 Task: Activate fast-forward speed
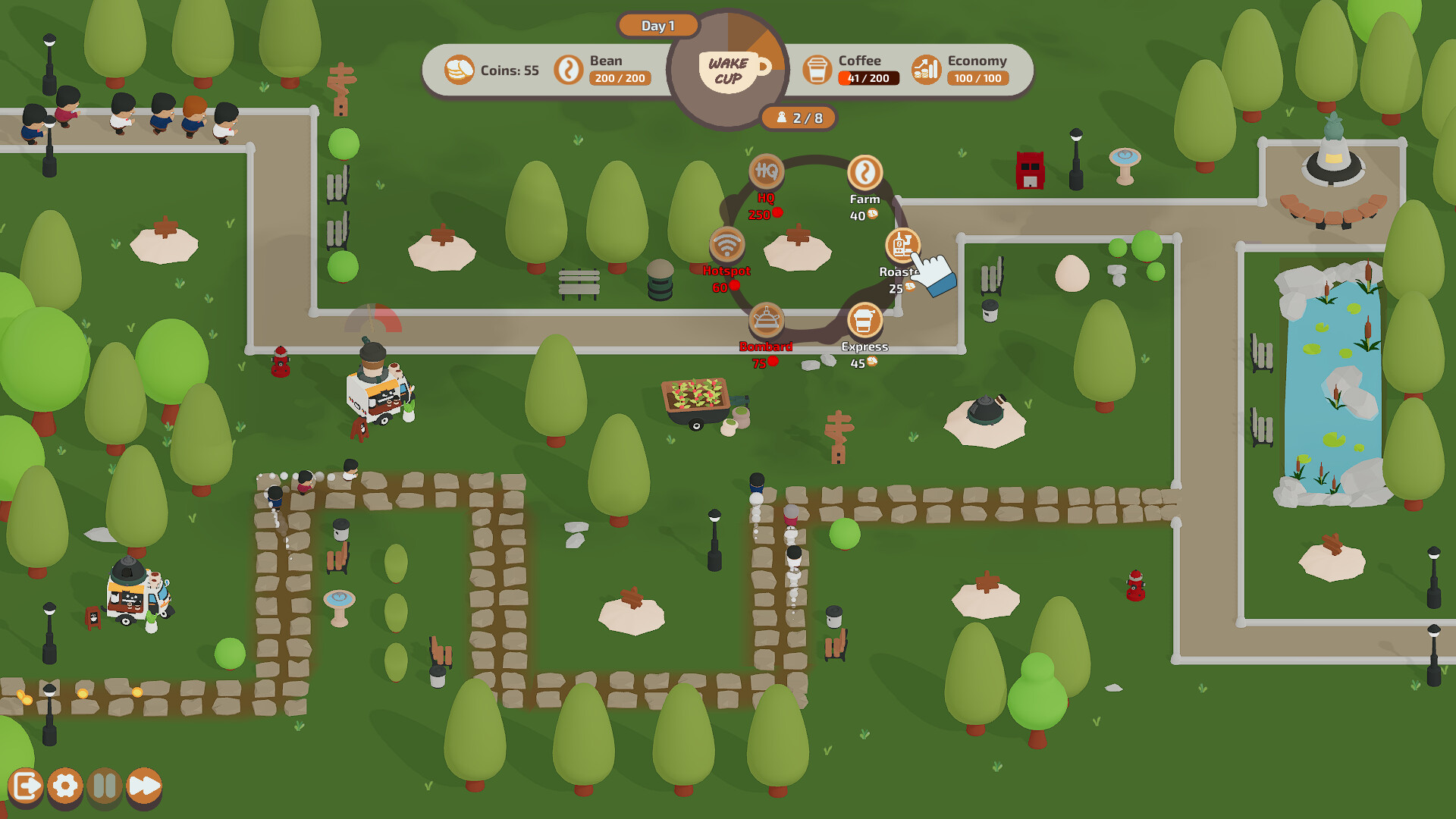point(143,787)
